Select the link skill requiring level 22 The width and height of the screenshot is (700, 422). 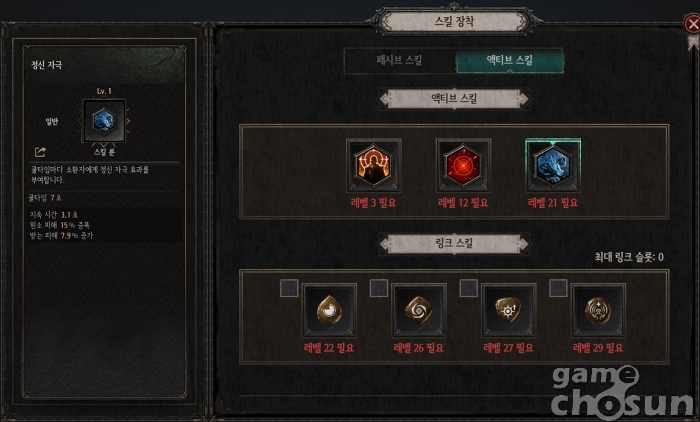329,311
